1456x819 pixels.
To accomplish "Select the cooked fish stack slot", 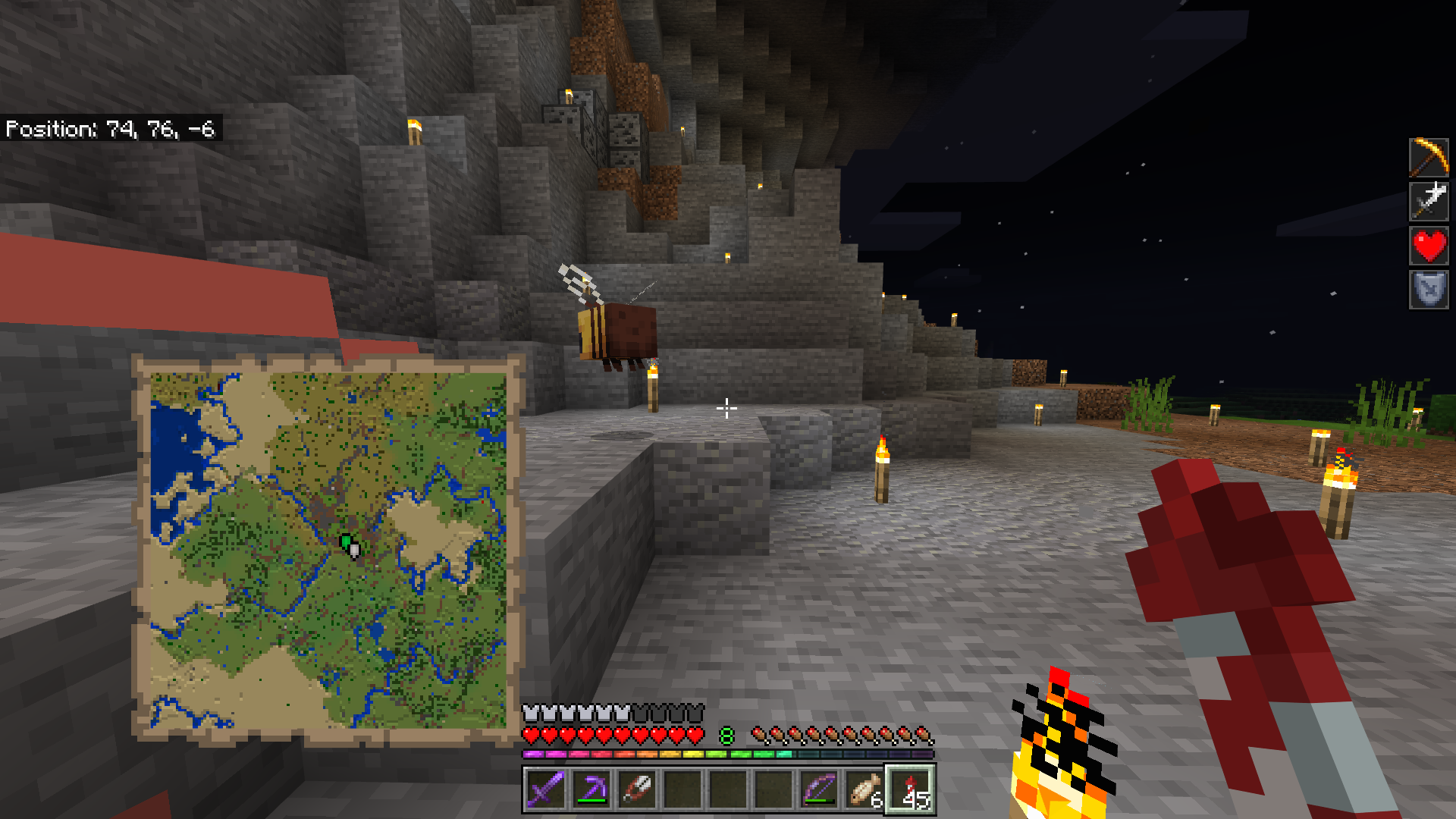I will (x=864, y=790).
